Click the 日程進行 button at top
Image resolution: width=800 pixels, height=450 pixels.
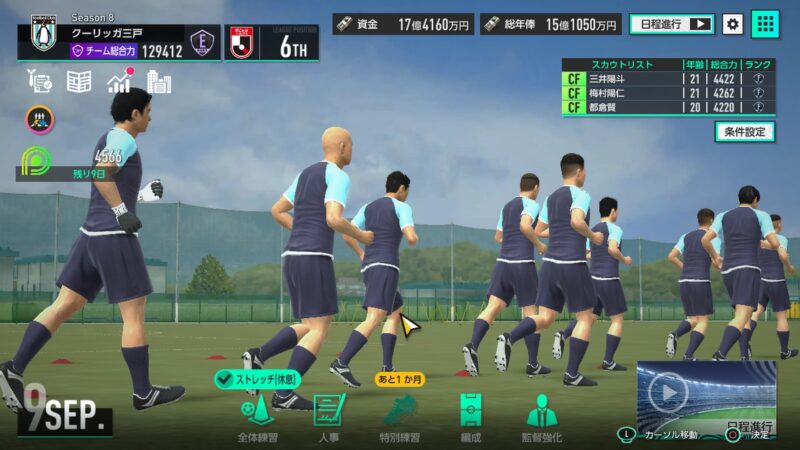(672, 23)
